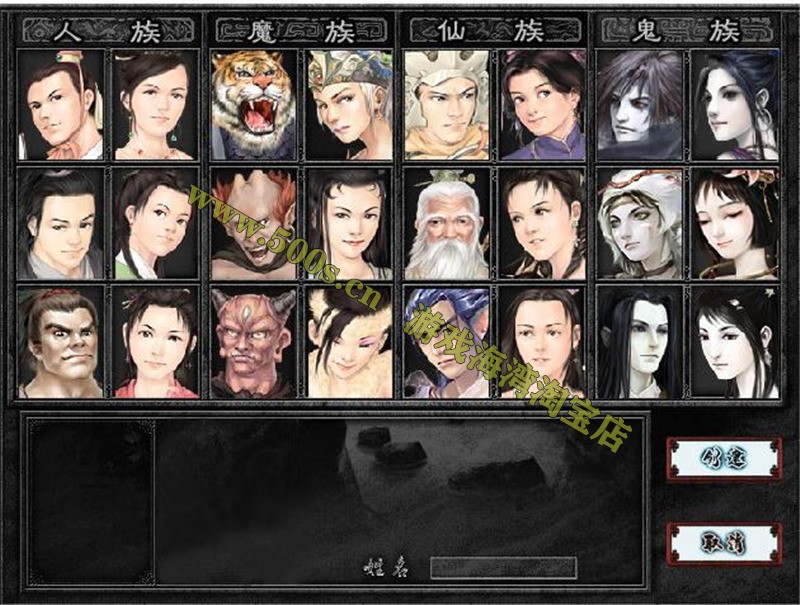
Task: Choose the red spiky-haired demon portrait
Action: [254, 224]
